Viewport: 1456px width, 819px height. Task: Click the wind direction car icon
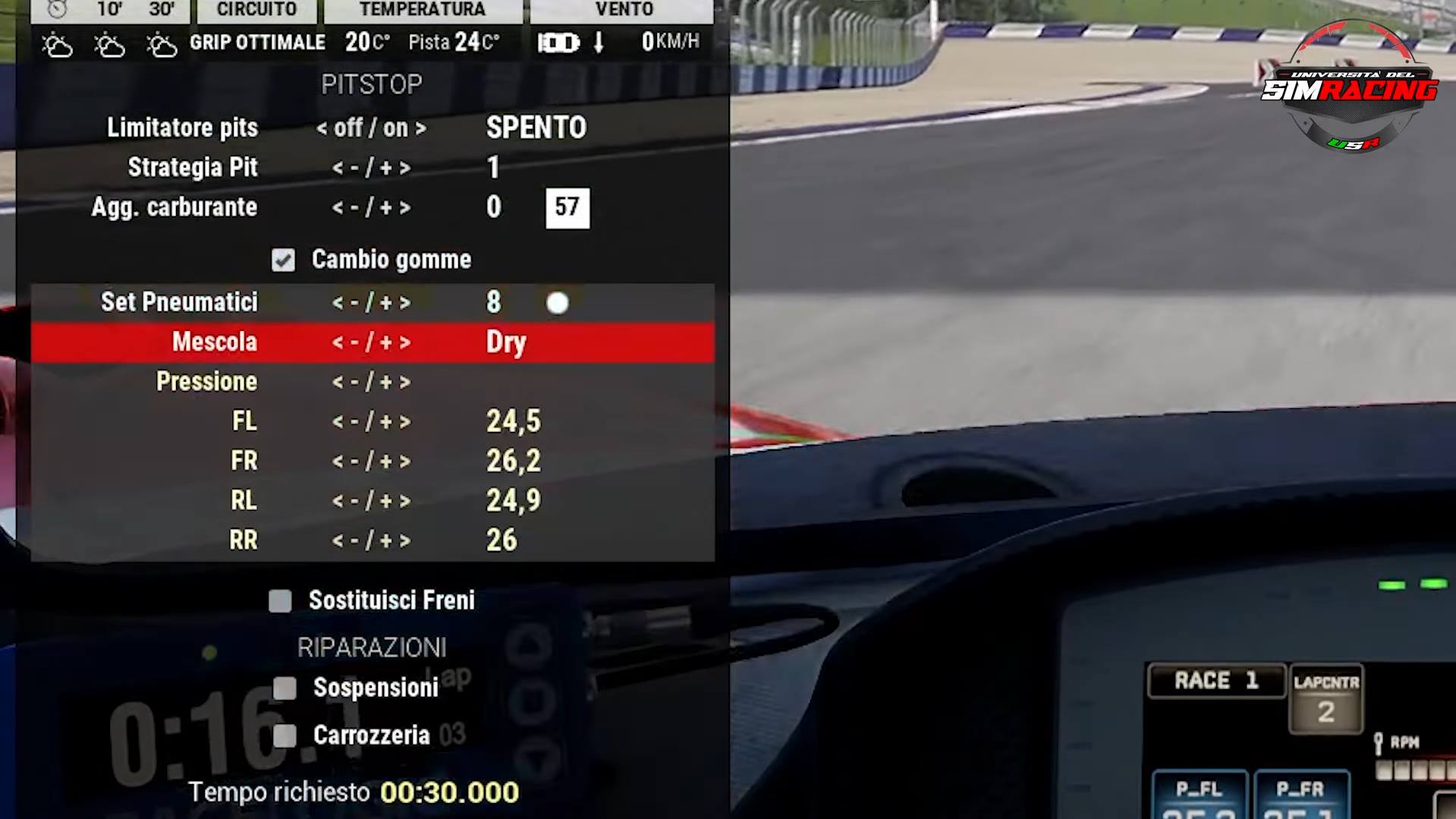point(559,43)
